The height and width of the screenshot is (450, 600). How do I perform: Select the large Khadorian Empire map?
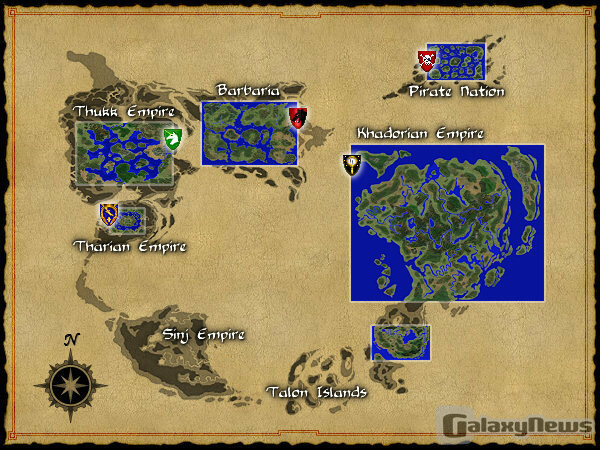click(x=447, y=222)
